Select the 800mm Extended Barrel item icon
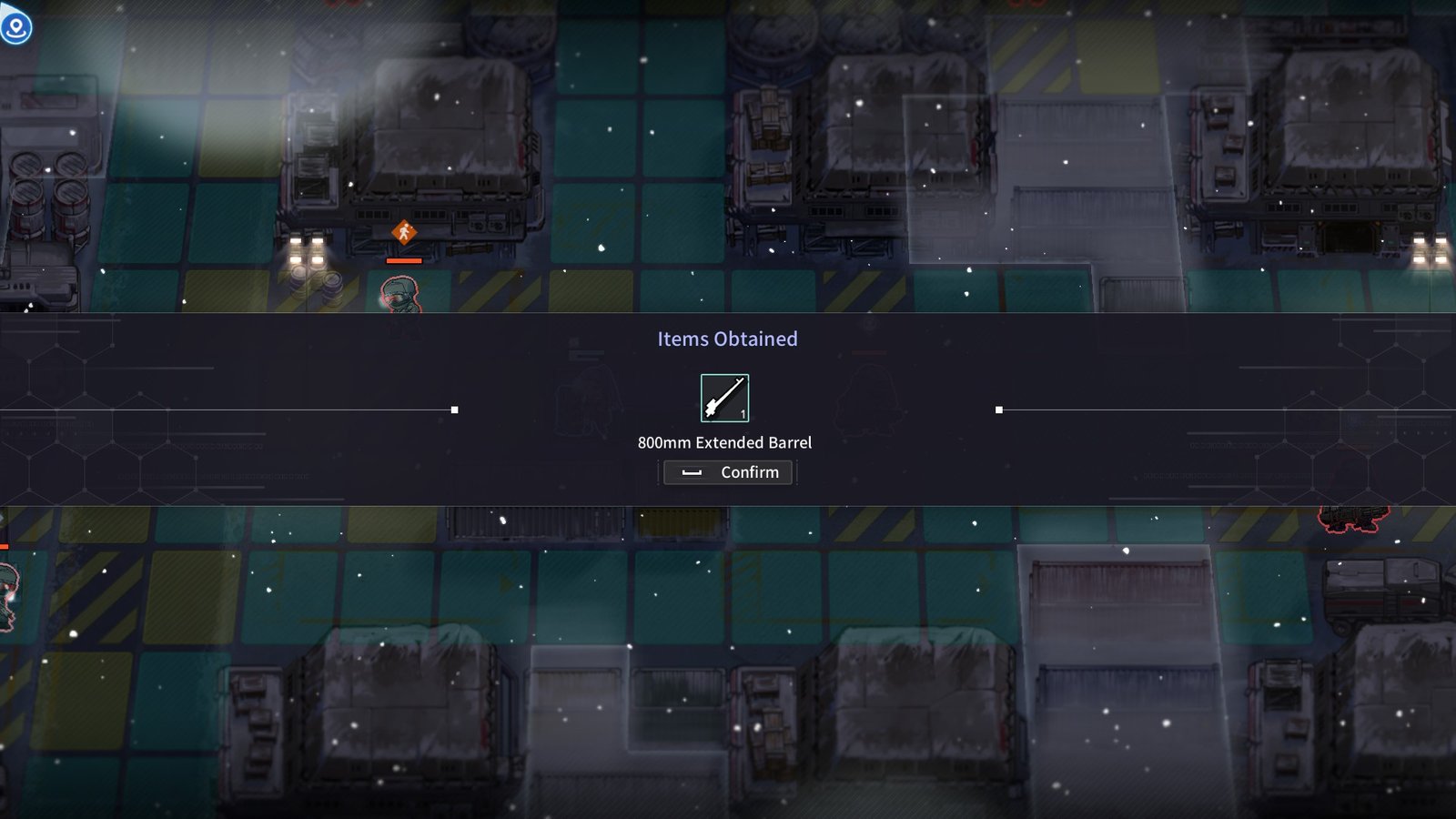Screen dimensions: 1456x819 click(724, 398)
